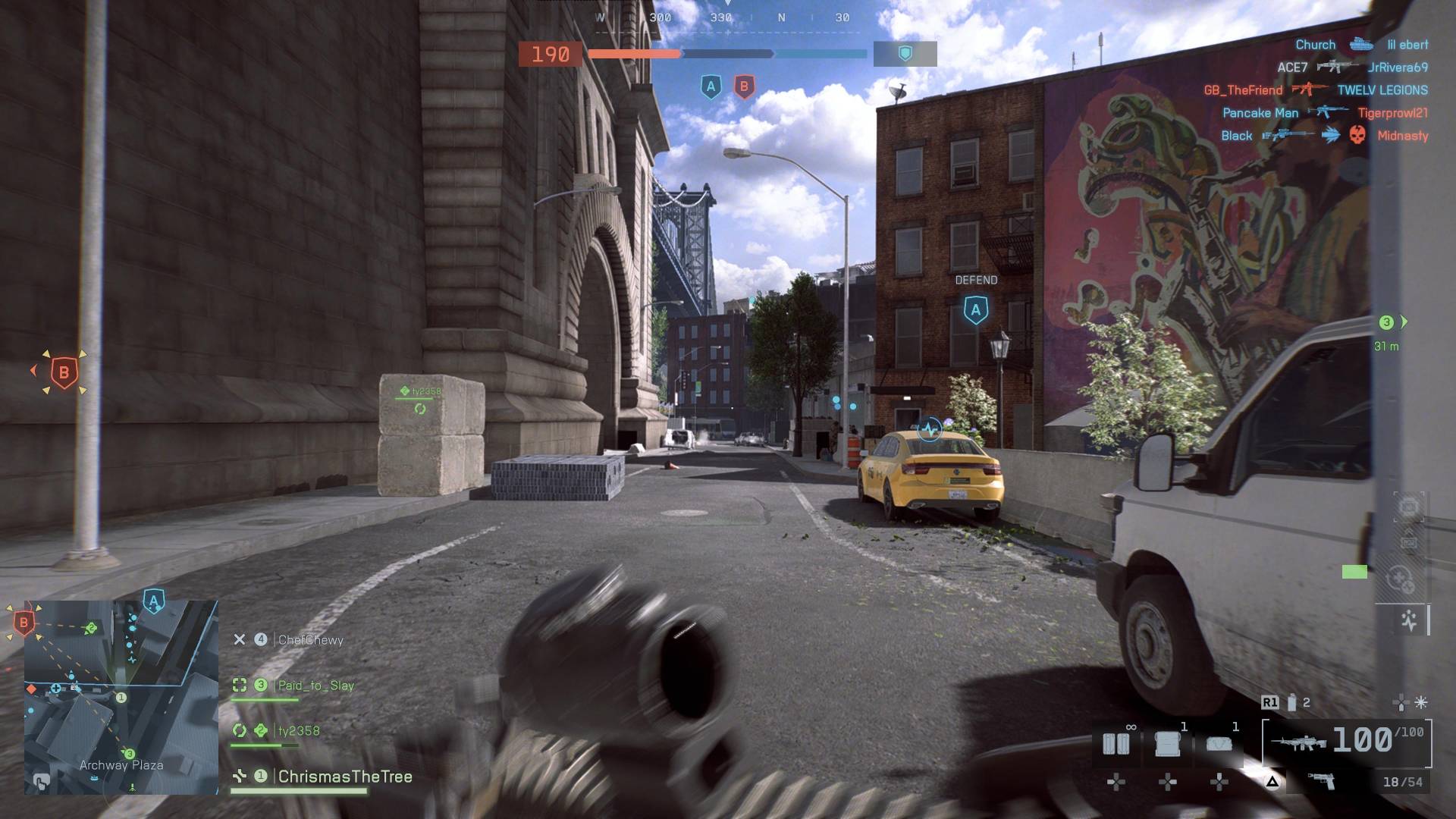Viewport: 1456px width, 819px height.
Task: Click the squadmate 3 marker at 31 m
Action: point(1387,323)
